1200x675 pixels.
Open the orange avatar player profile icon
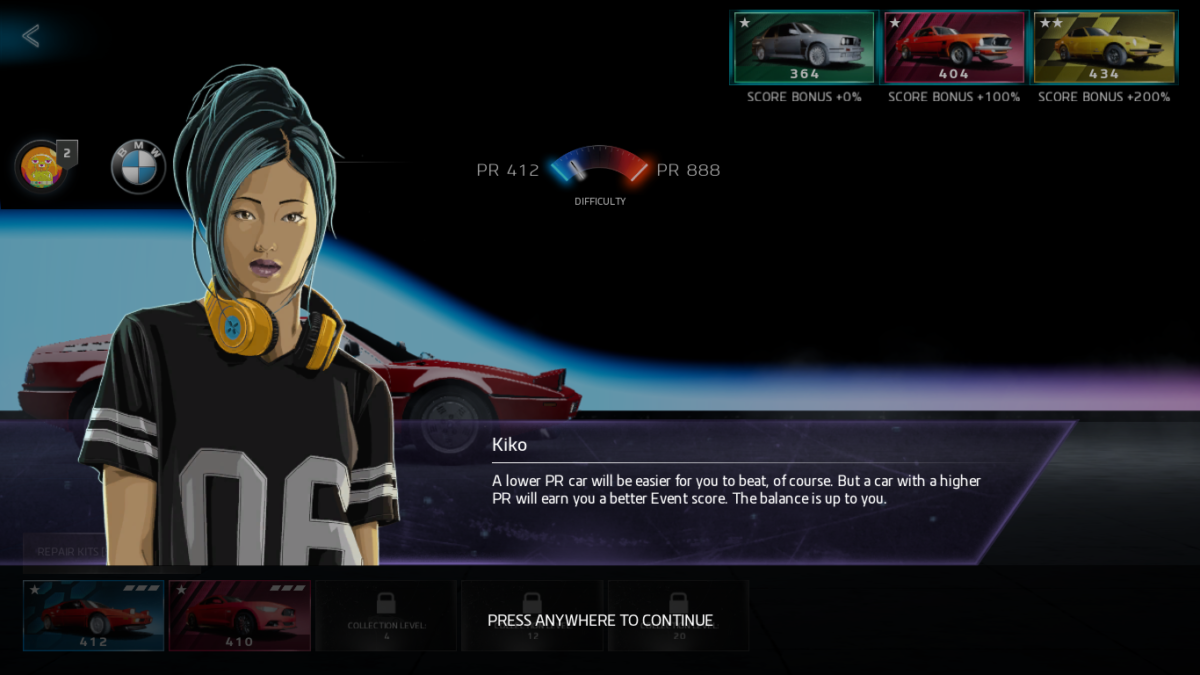point(41,166)
